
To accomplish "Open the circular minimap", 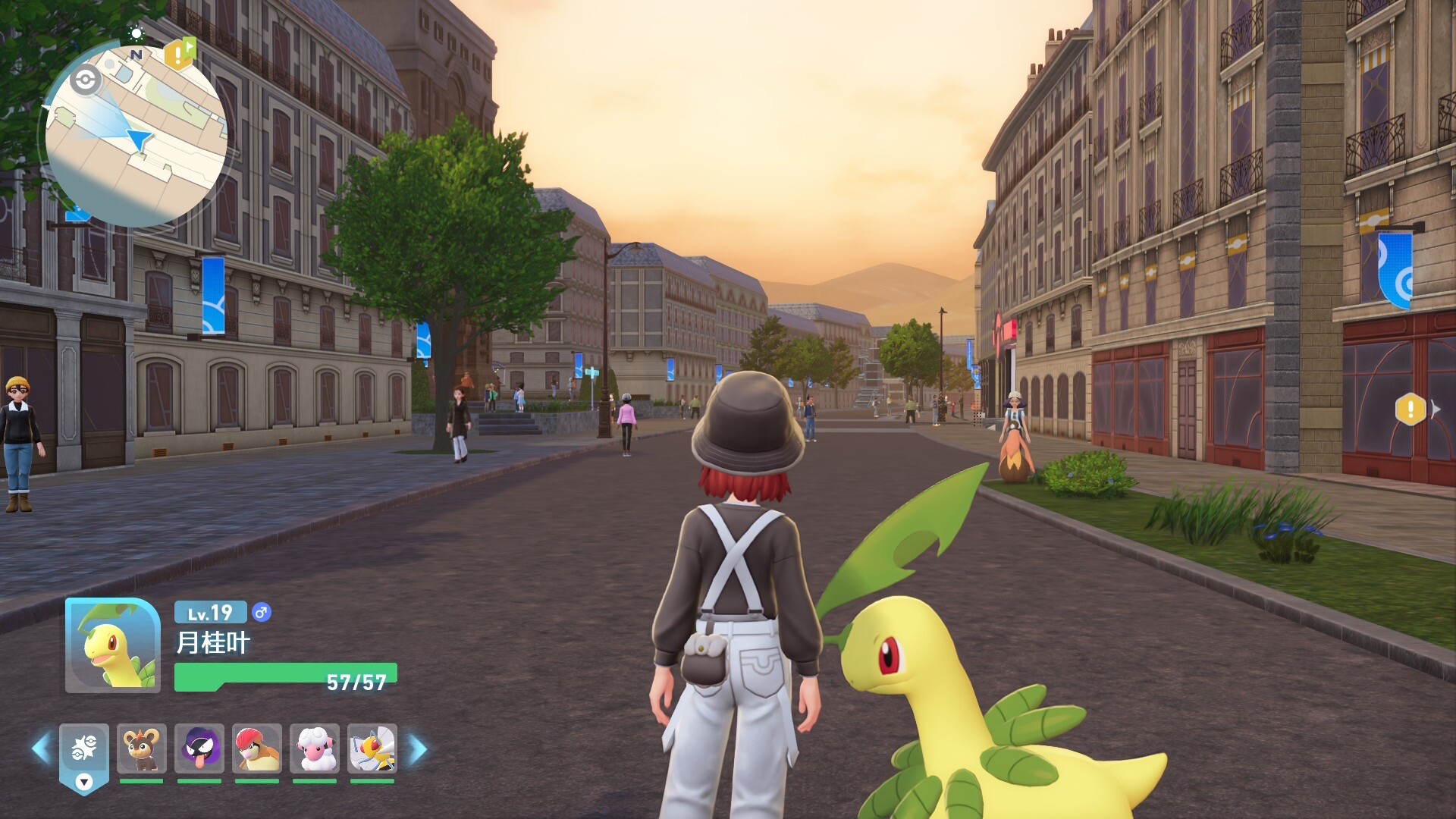I will (x=135, y=135).
